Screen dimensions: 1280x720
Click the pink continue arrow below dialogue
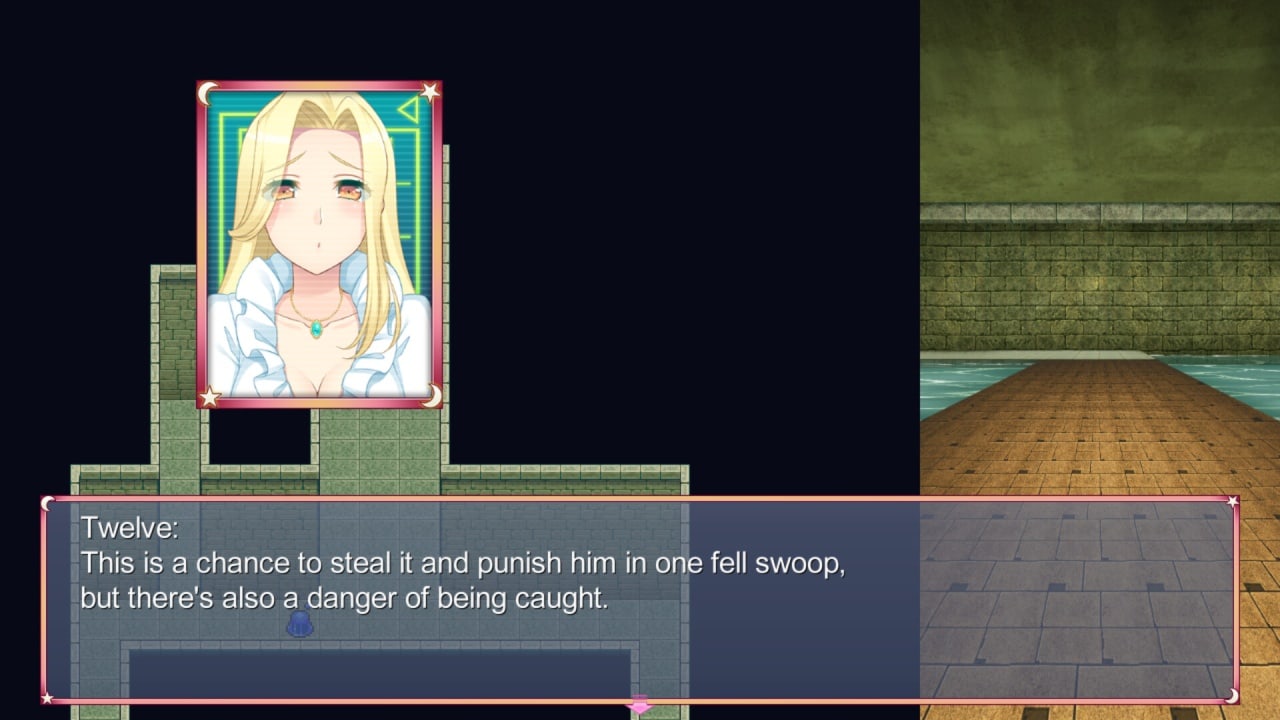click(639, 705)
